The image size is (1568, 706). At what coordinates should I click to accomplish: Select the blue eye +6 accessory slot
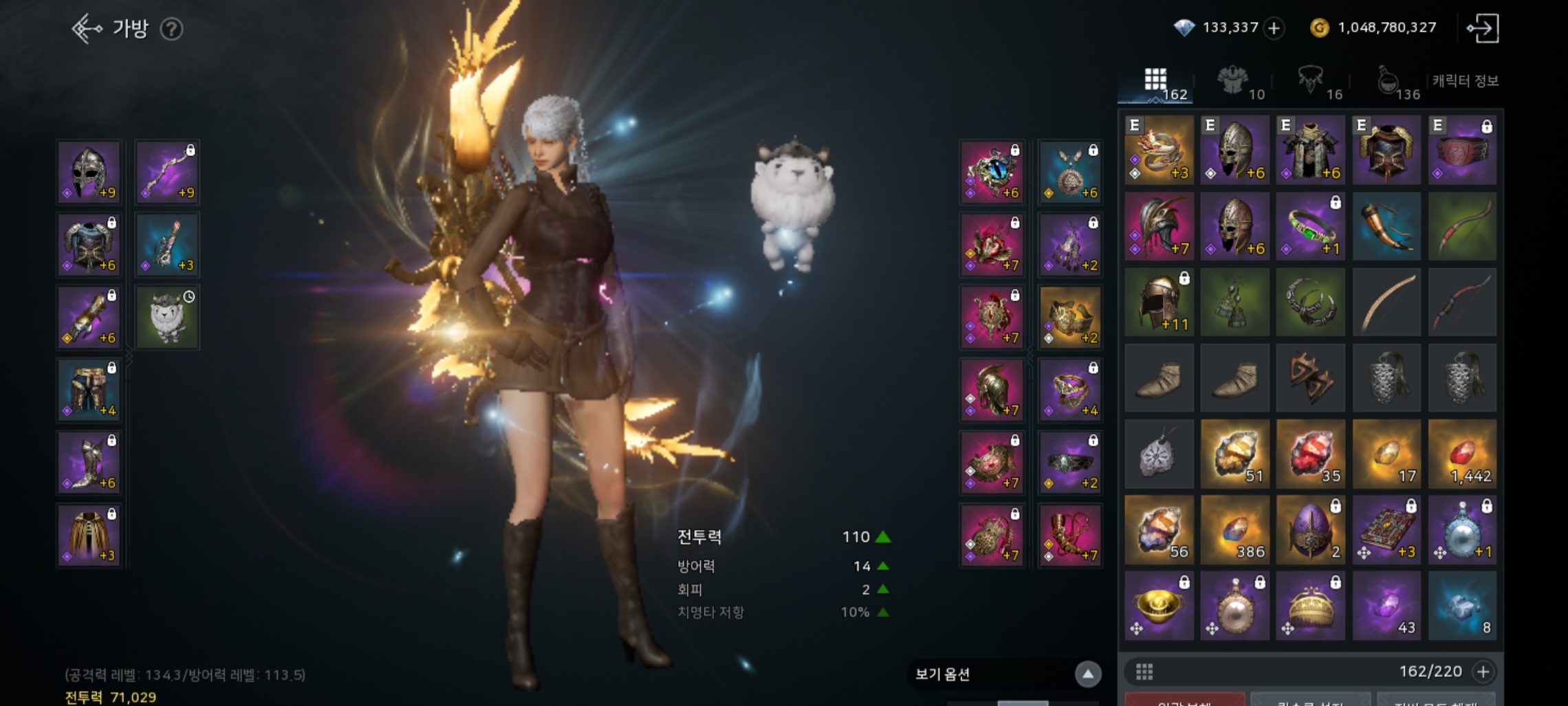(x=992, y=173)
